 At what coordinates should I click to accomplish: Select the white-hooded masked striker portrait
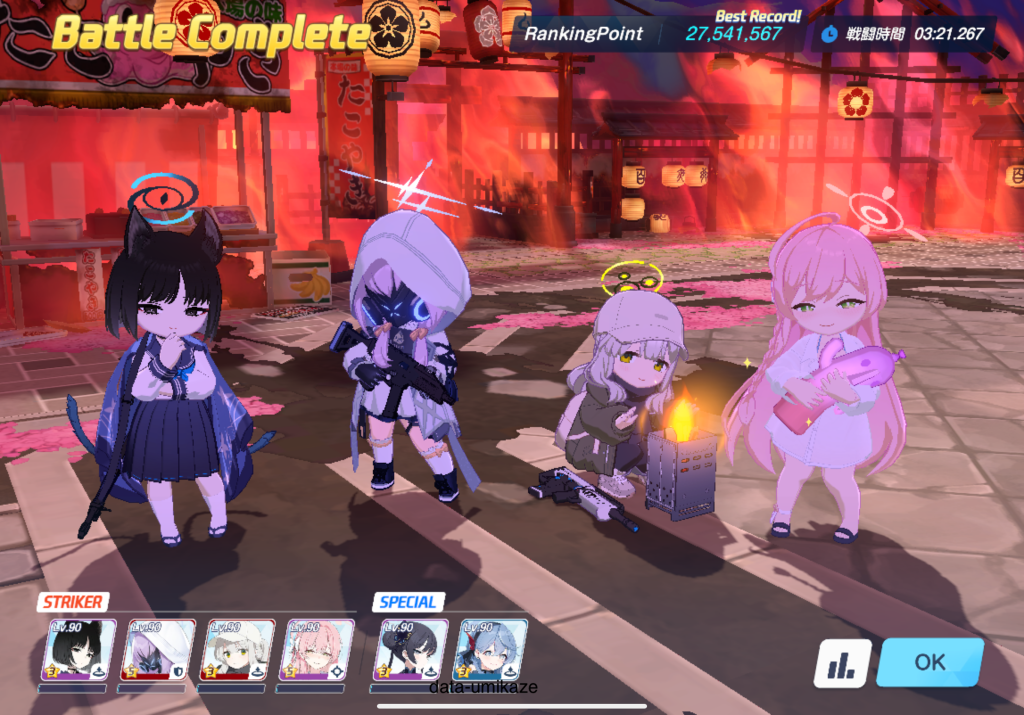coord(158,651)
